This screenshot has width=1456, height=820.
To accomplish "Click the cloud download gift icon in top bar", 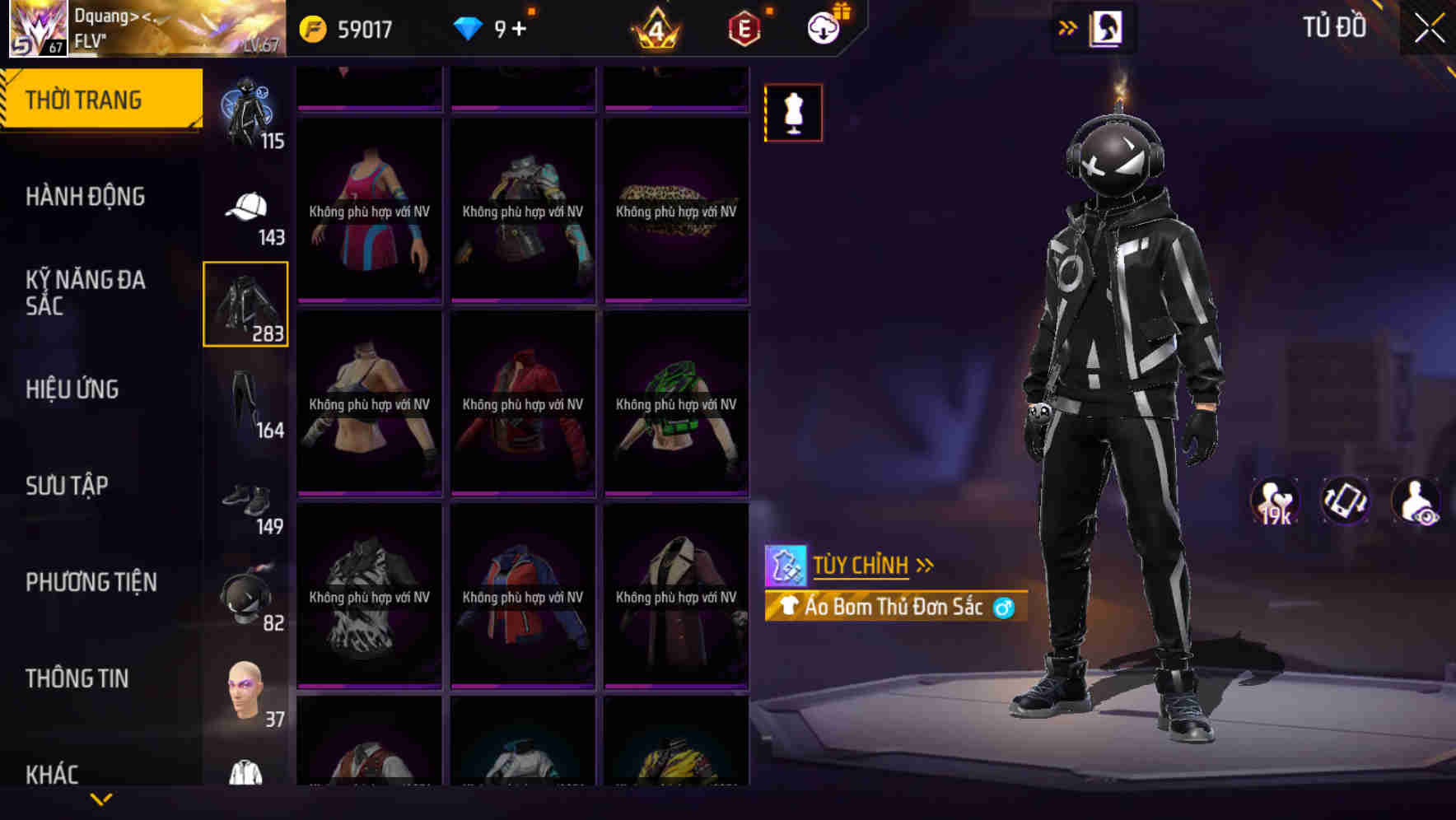I will [x=823, y=27].
